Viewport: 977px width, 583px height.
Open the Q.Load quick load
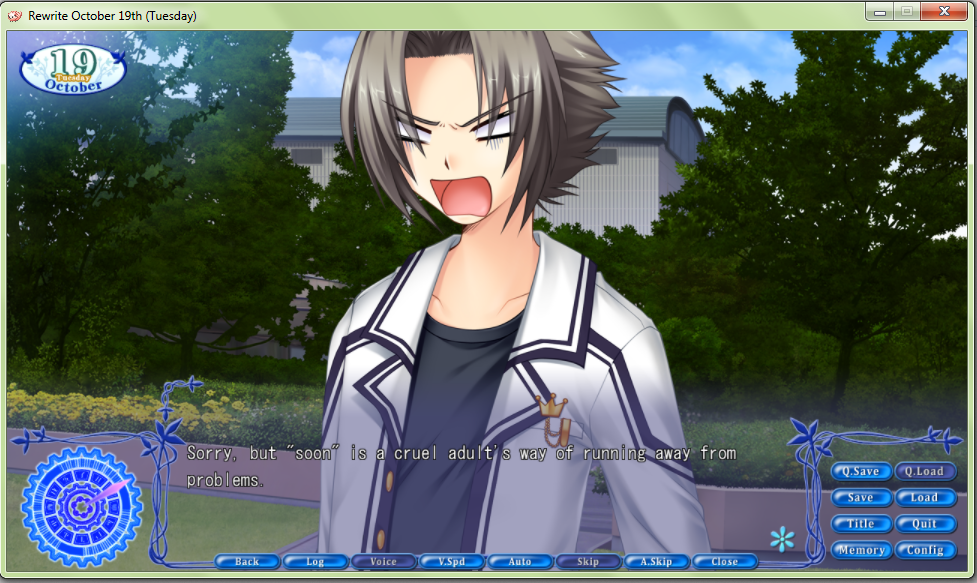coord(924,471)
